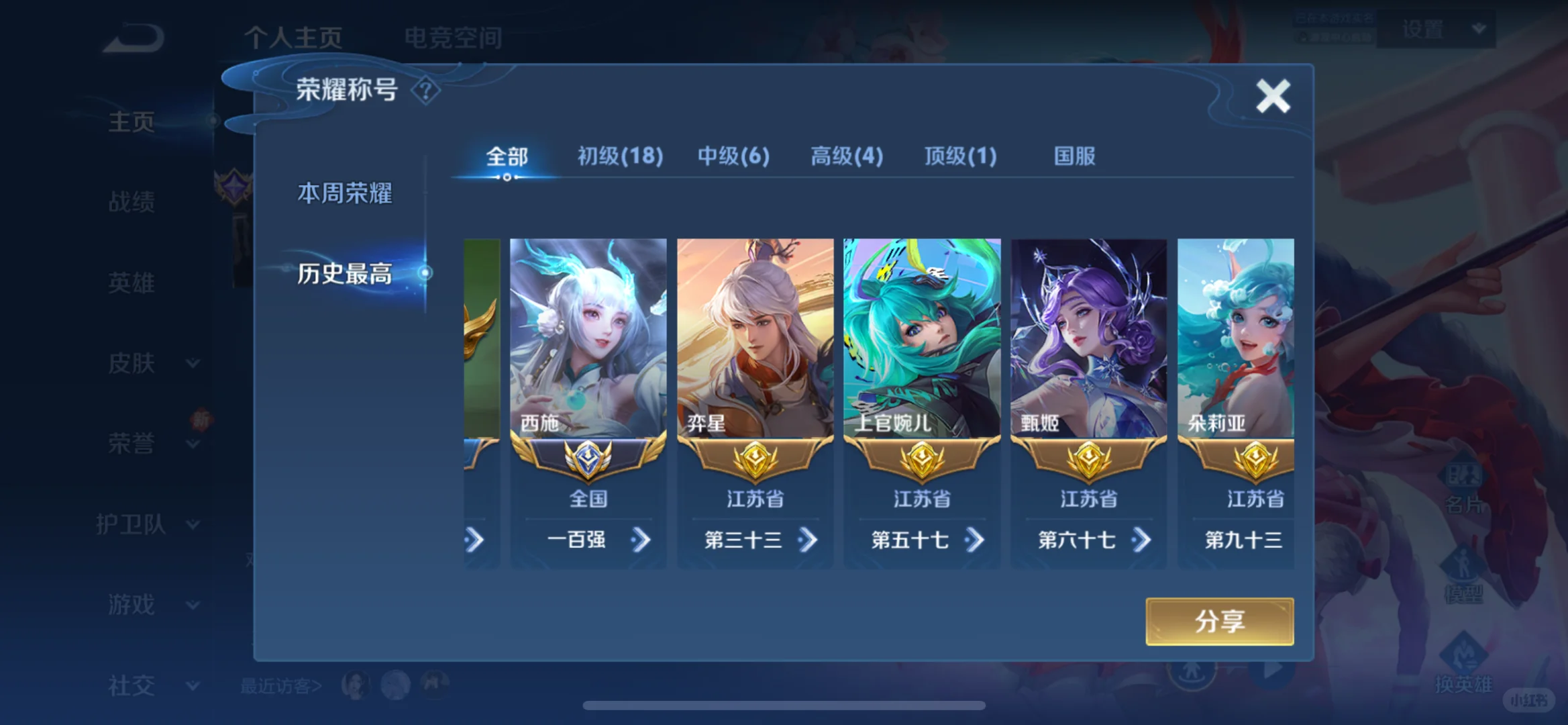Switch to 历史最高 honors view

(x=346, y=274)
